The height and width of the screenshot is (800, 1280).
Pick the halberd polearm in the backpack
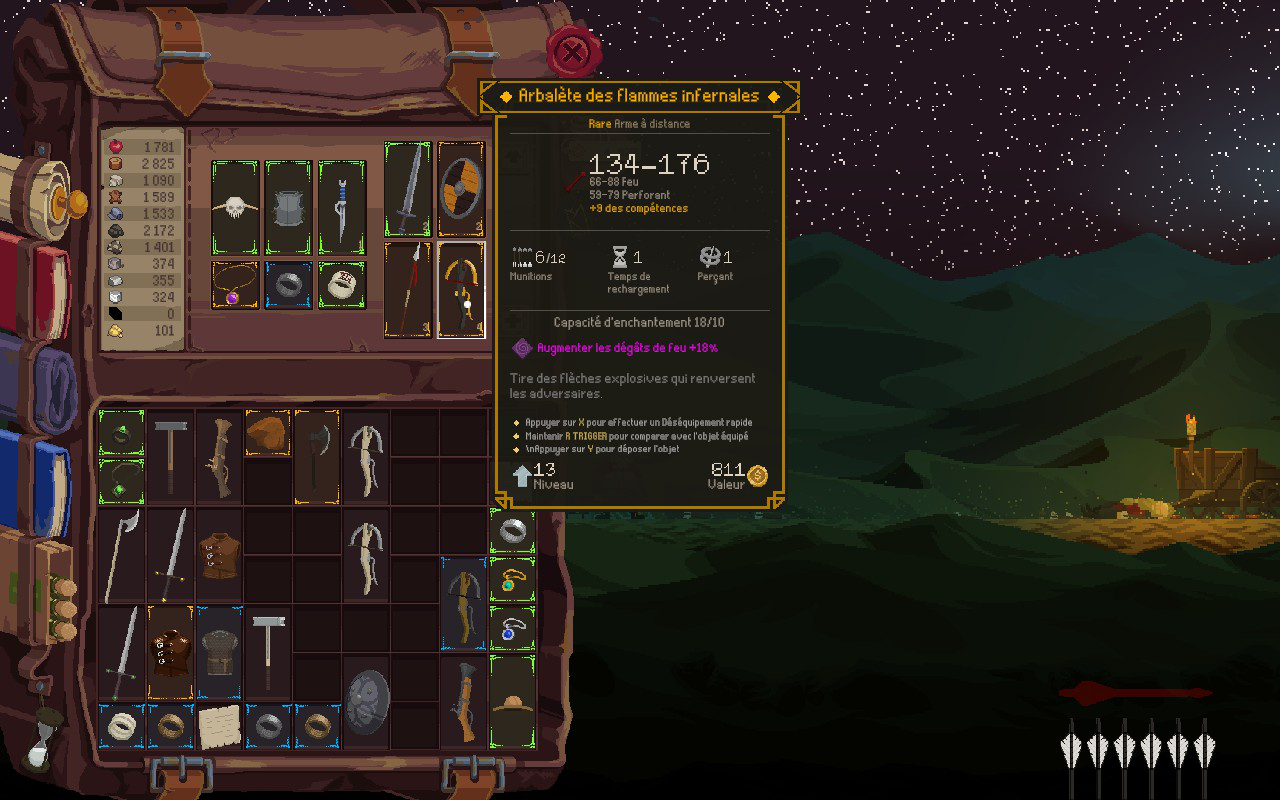pyautogui.click(x=121, y=555)
